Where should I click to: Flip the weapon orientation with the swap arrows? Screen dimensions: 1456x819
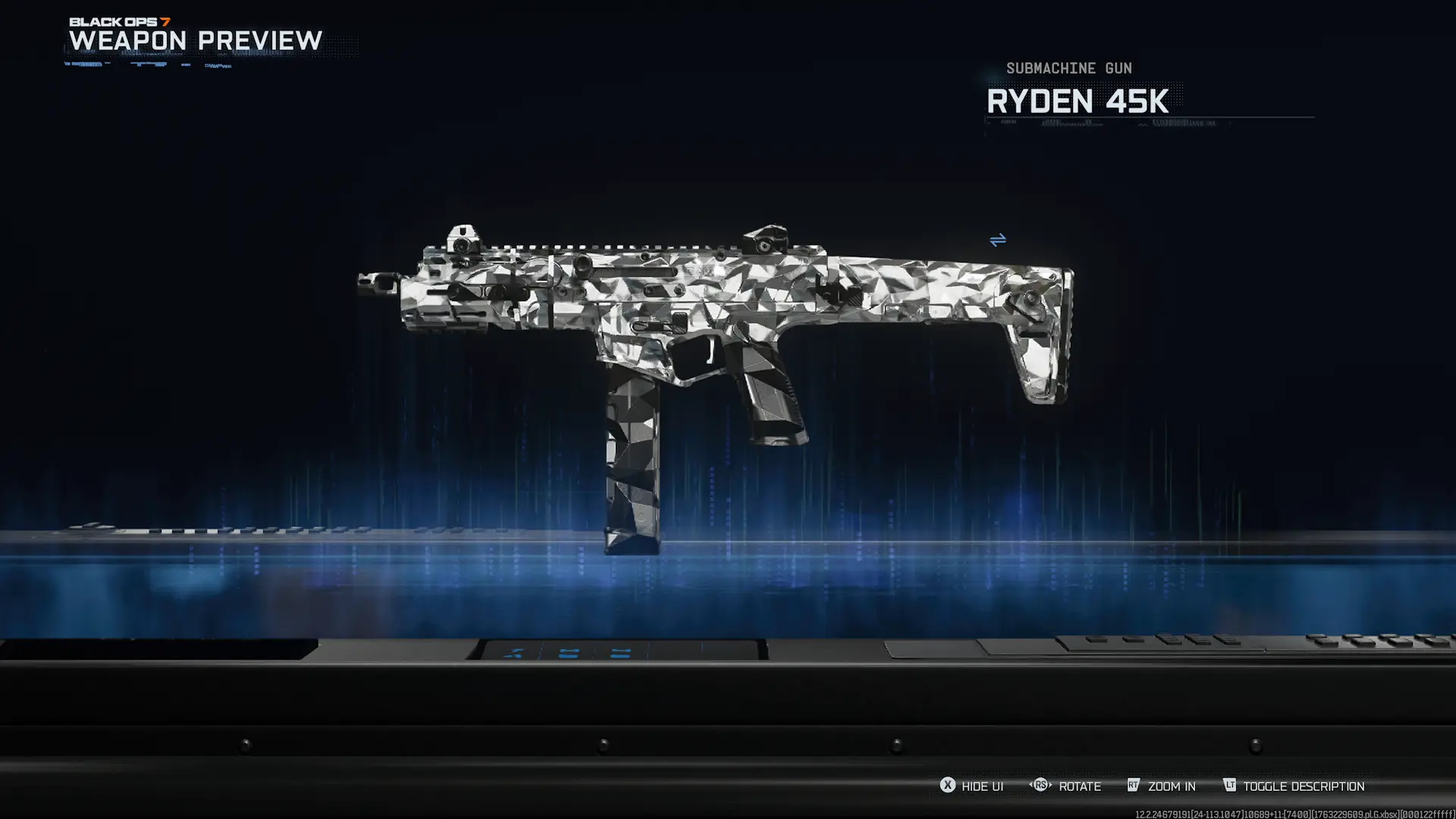click(999, 240)
